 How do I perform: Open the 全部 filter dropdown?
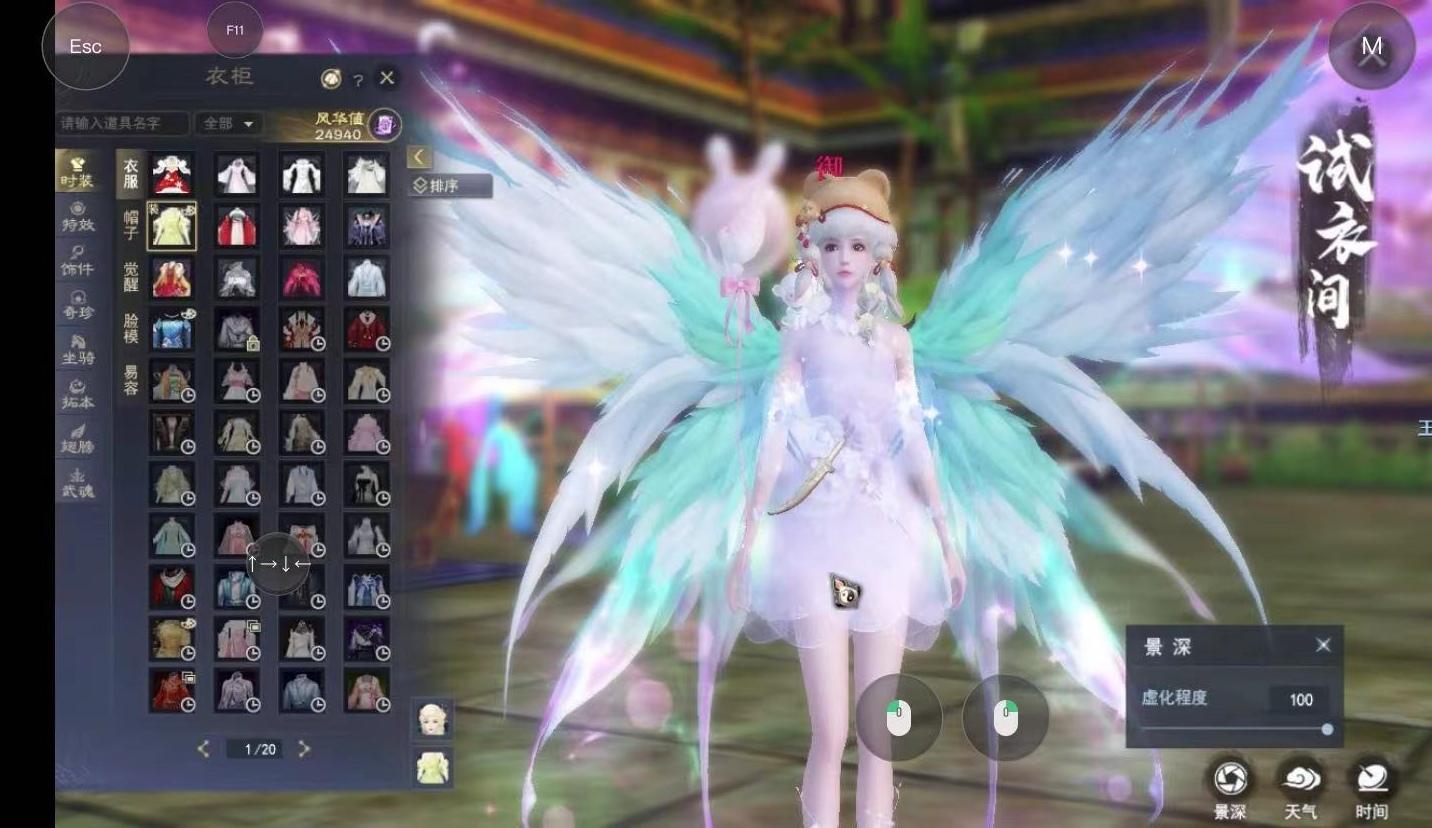[x=229, y=123]
